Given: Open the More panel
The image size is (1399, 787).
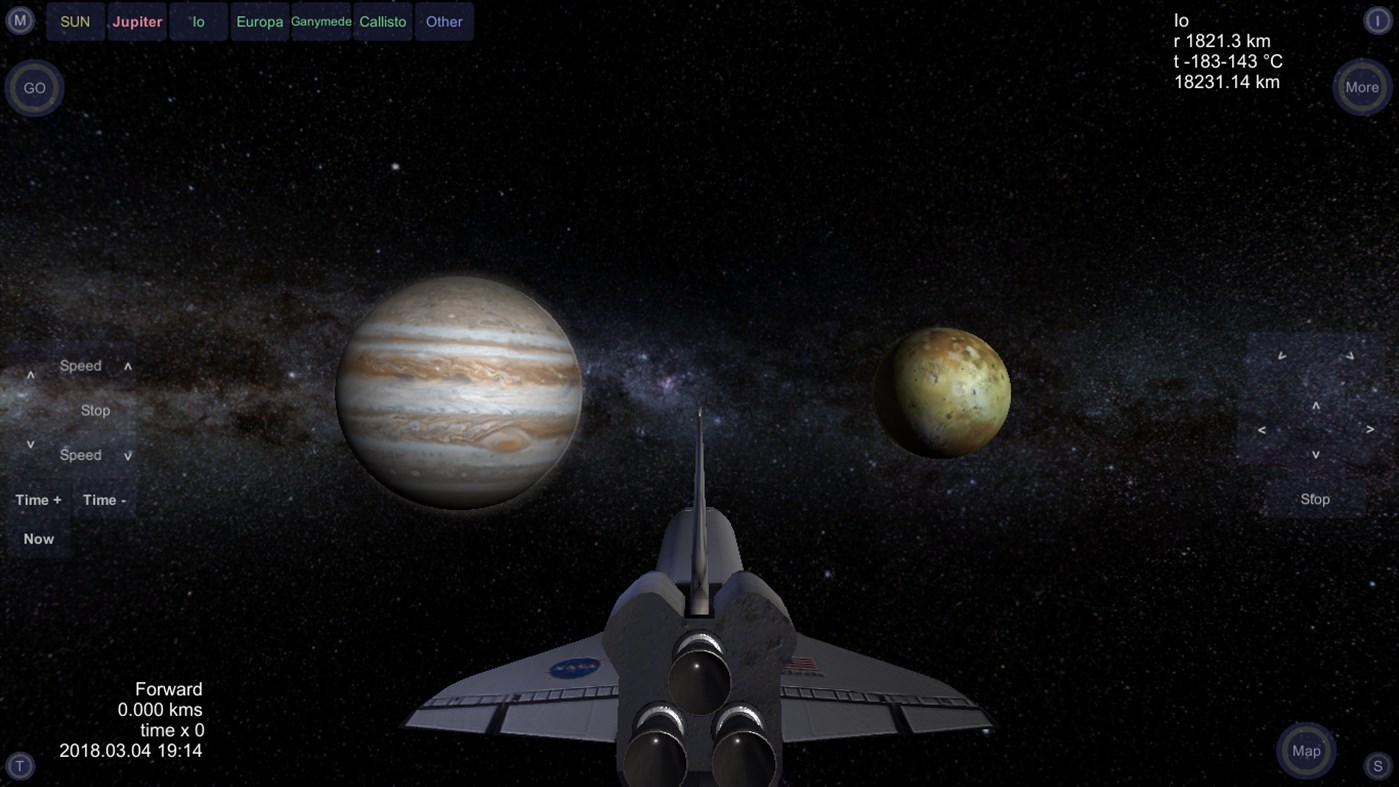Looking at the screenshot, I should pyautogui.click(x=1361, y=87).
